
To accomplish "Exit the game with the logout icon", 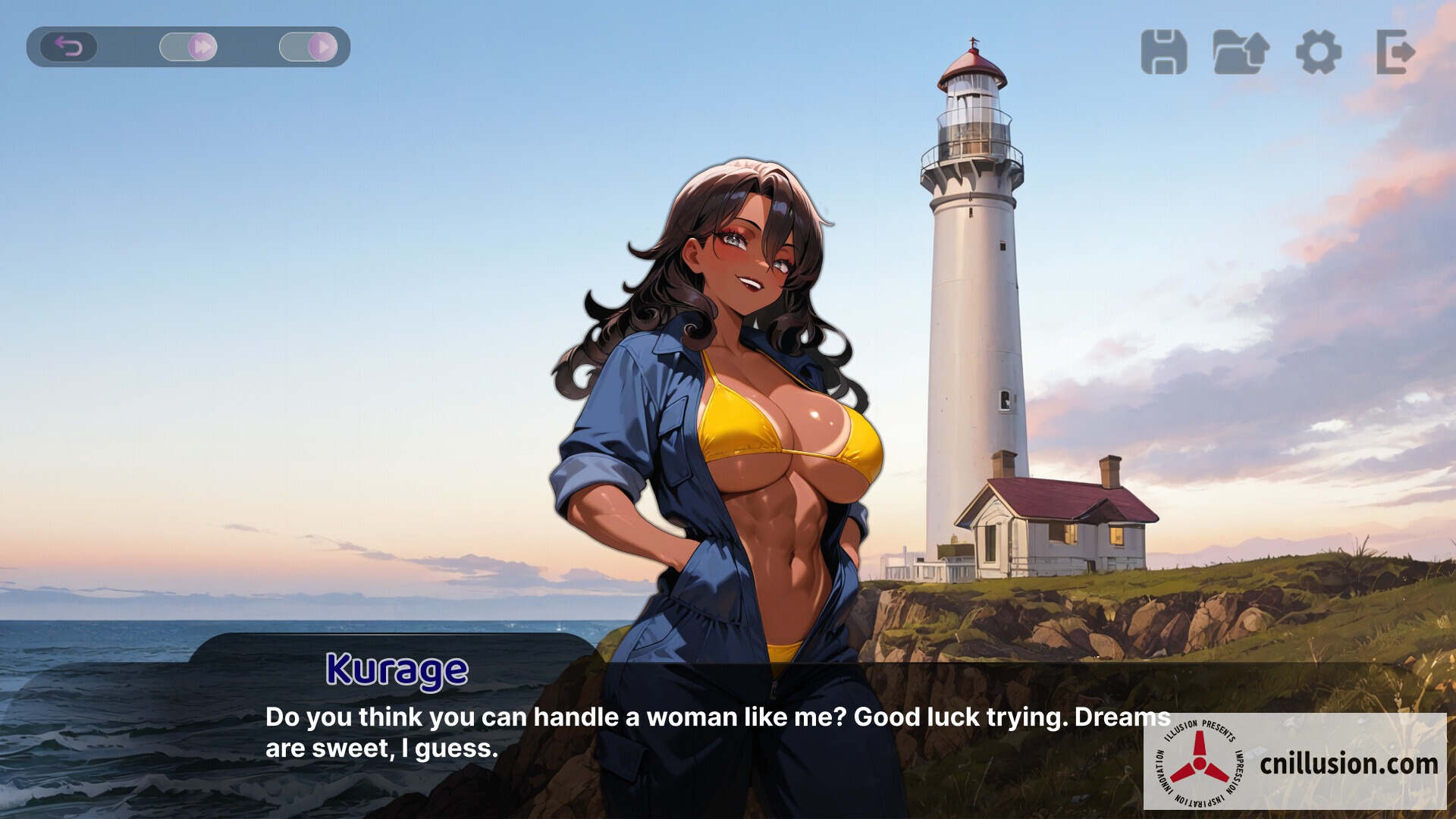I will click(x=1395, y=53).
